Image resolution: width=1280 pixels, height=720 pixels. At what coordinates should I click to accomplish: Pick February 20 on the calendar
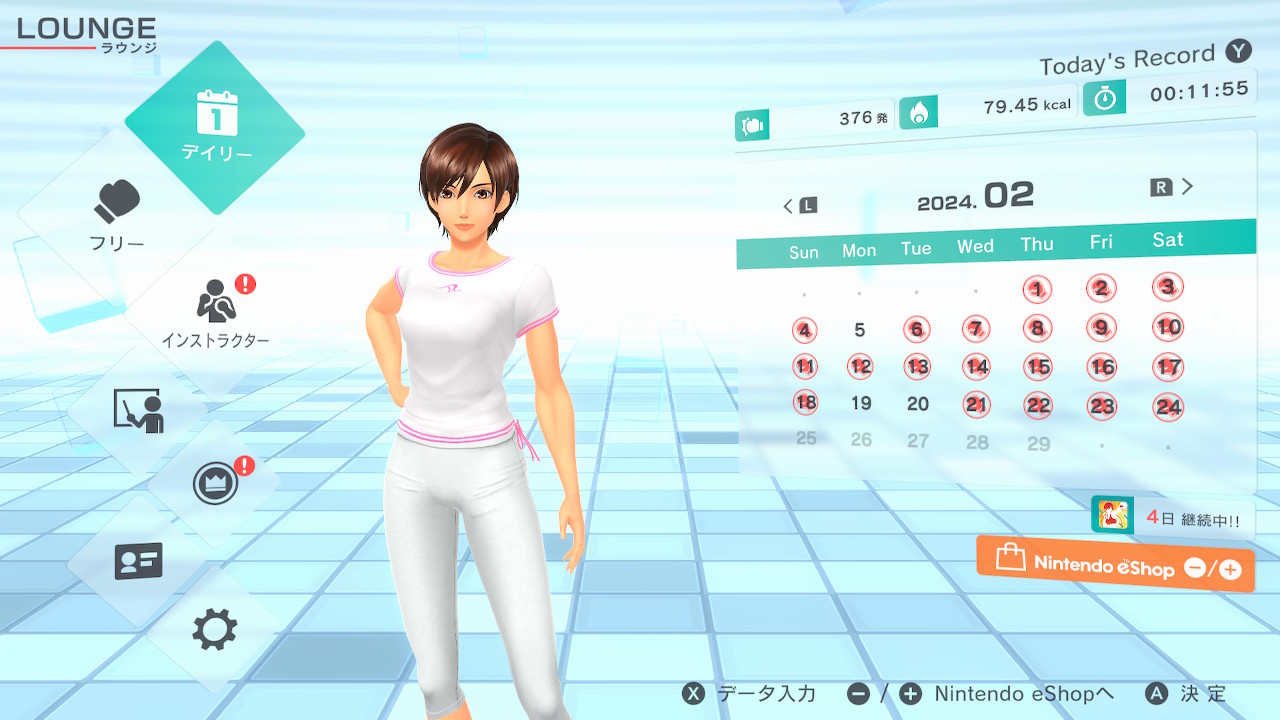(918, 404)
